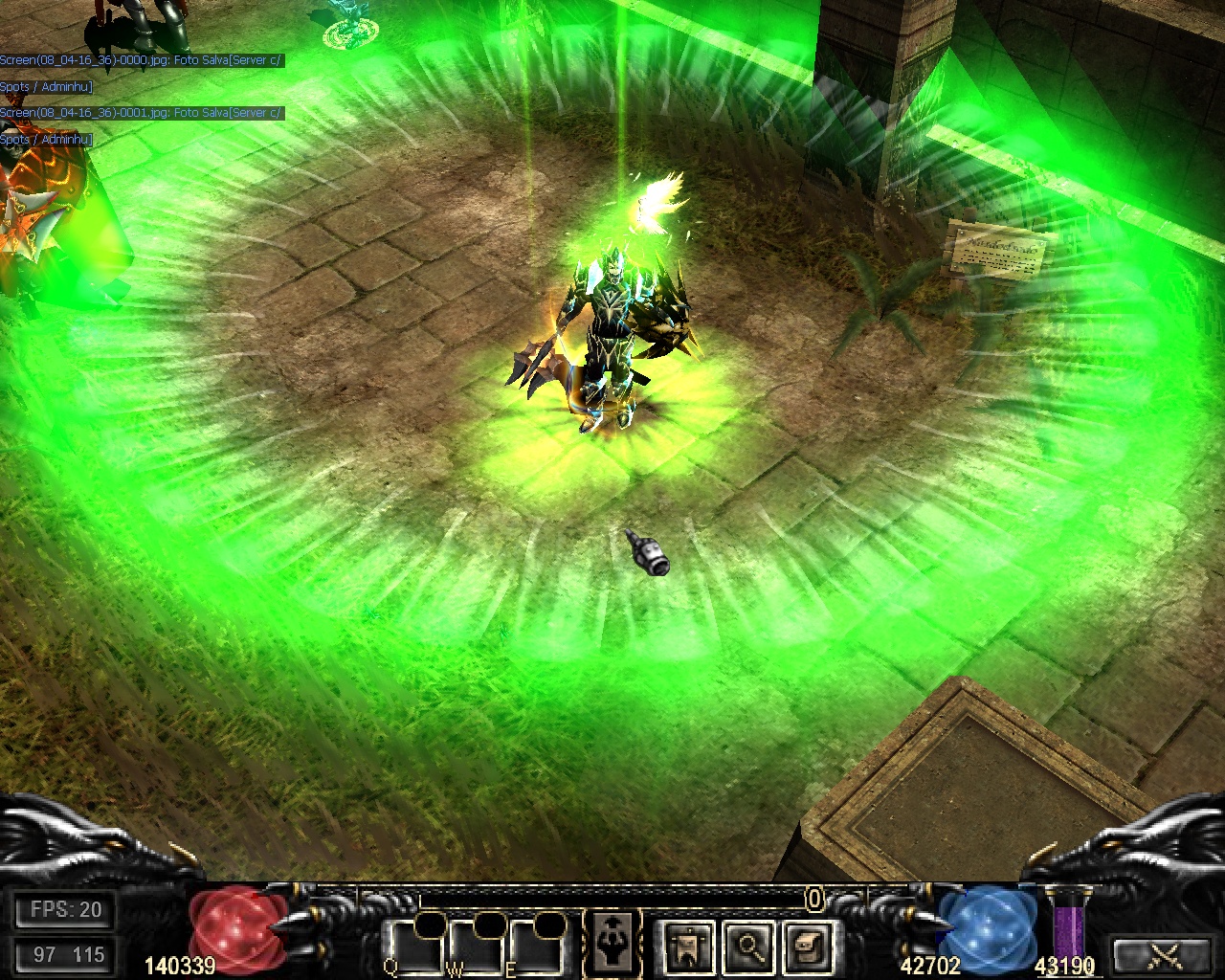Open the treasure chest inventory button

click(x=807, y=946)
